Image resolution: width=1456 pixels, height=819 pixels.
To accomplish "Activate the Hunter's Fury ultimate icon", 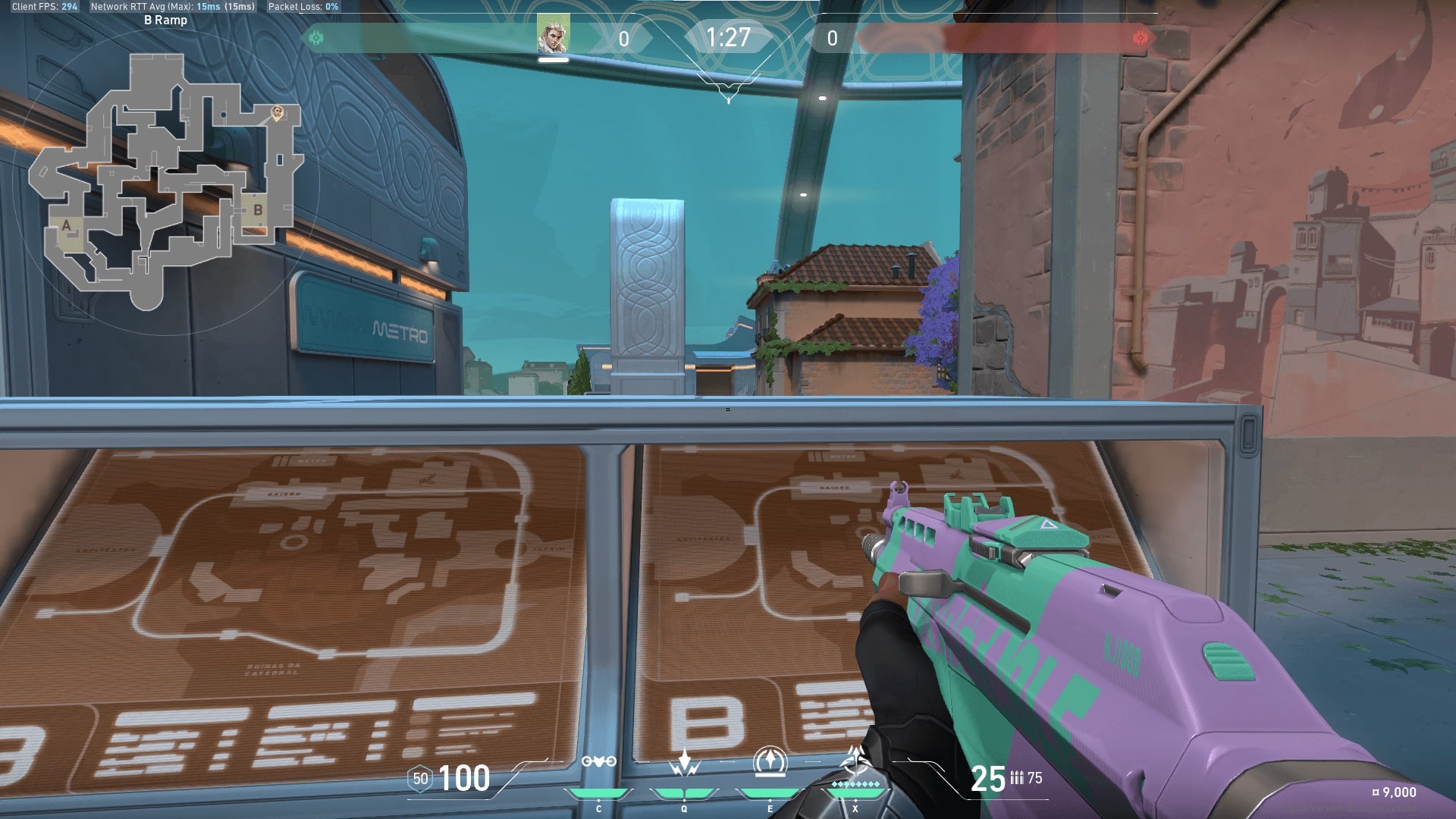I will (x=856, y=761).
